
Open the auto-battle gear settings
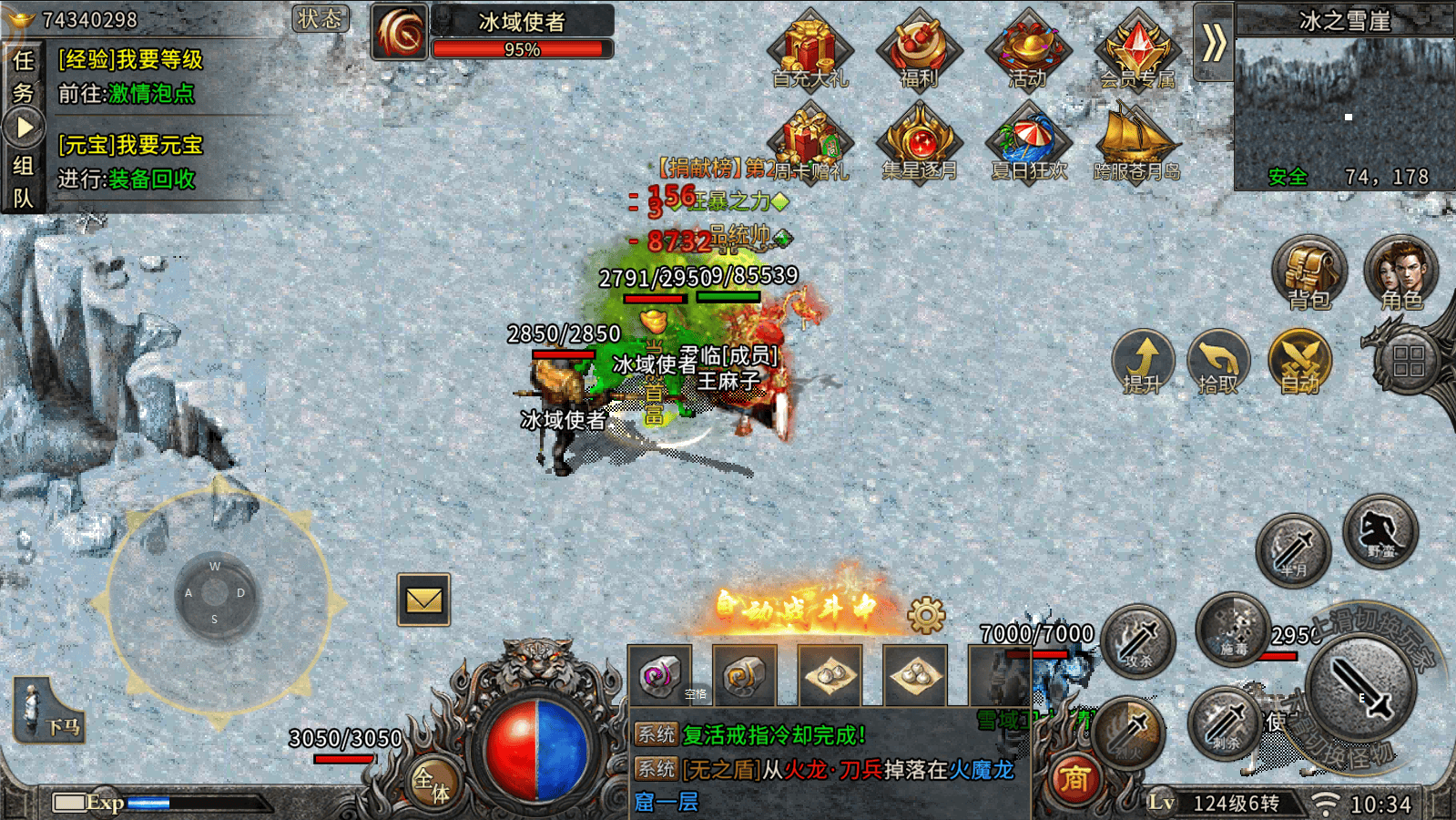(x=926, y=616)
